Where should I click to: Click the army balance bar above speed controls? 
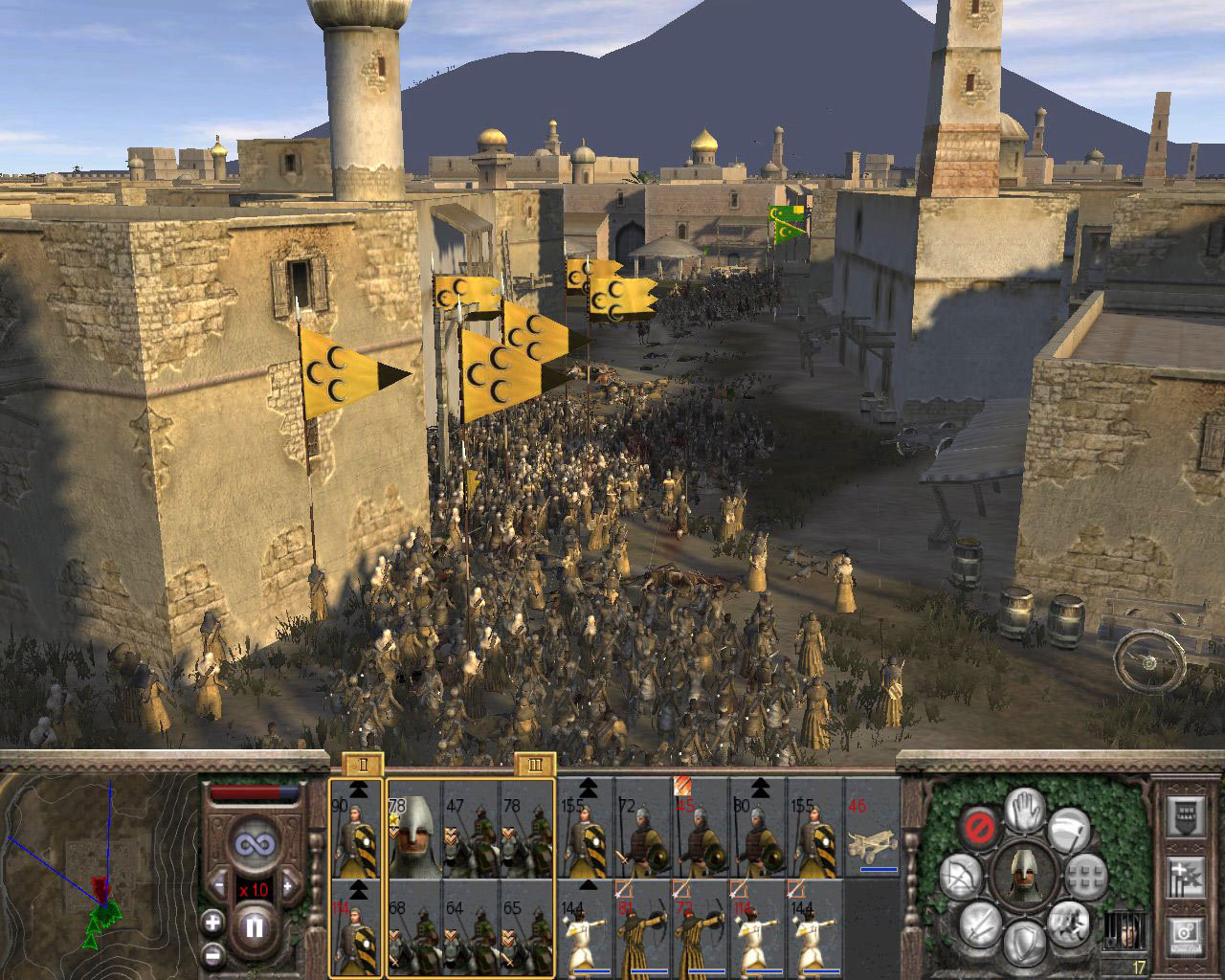[255, 792]
